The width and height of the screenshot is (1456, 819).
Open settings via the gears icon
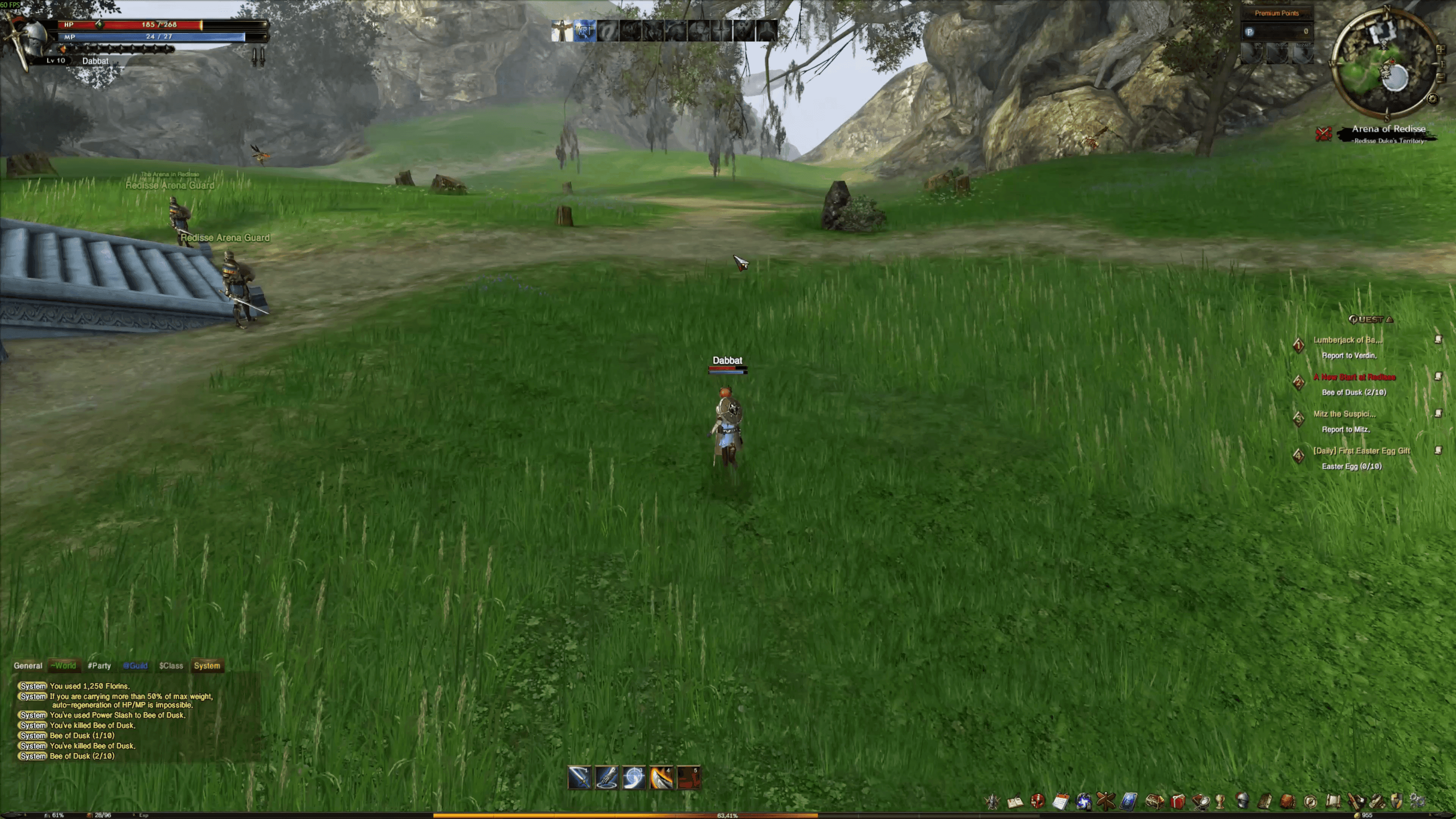pos(1418,801)
